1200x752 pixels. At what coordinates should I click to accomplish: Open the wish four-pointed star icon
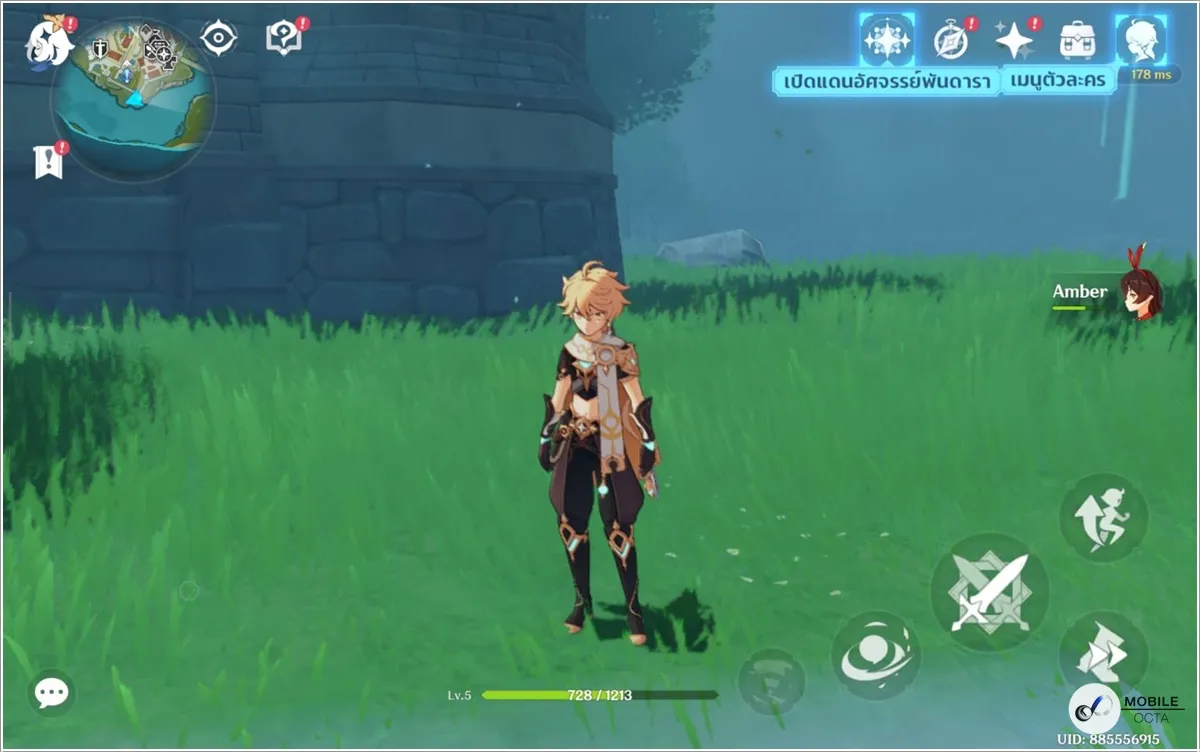(1014, 40)
